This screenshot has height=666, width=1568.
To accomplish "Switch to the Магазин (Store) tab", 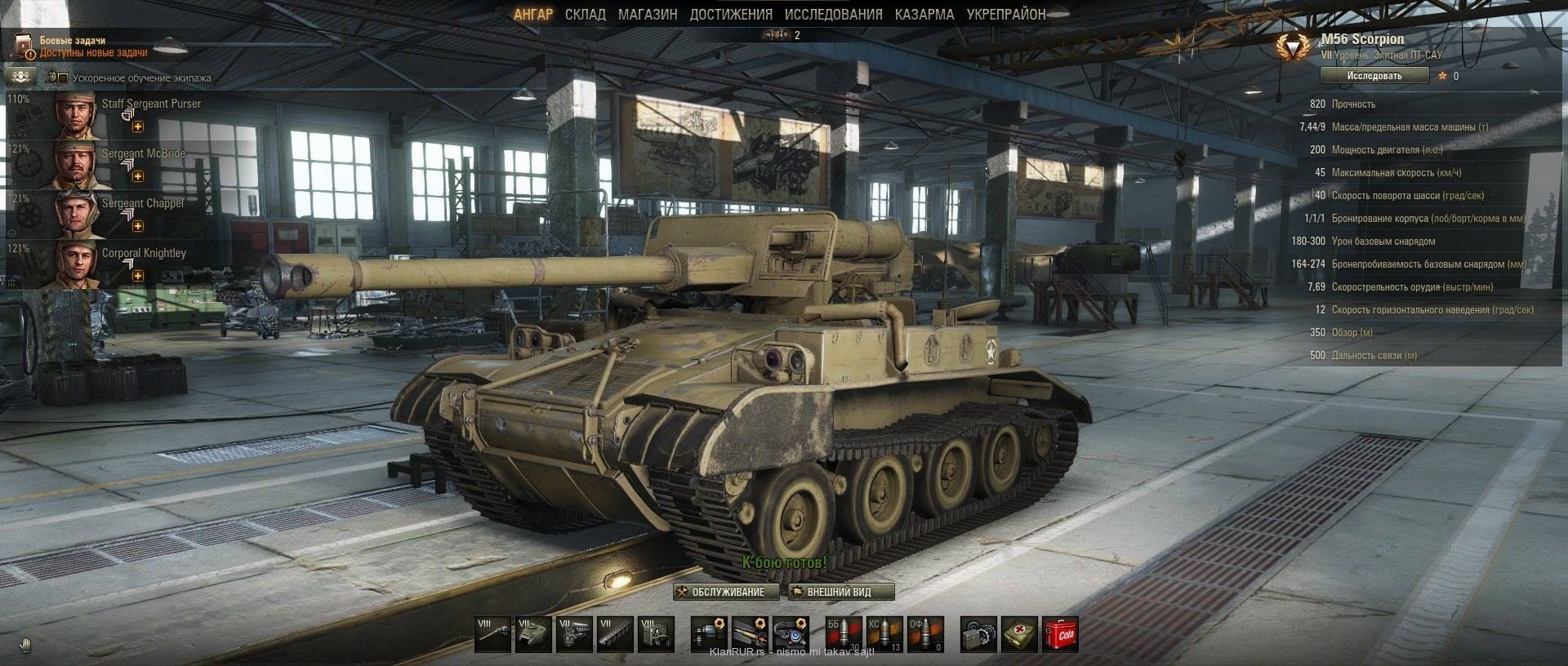I will coord(647,15).
